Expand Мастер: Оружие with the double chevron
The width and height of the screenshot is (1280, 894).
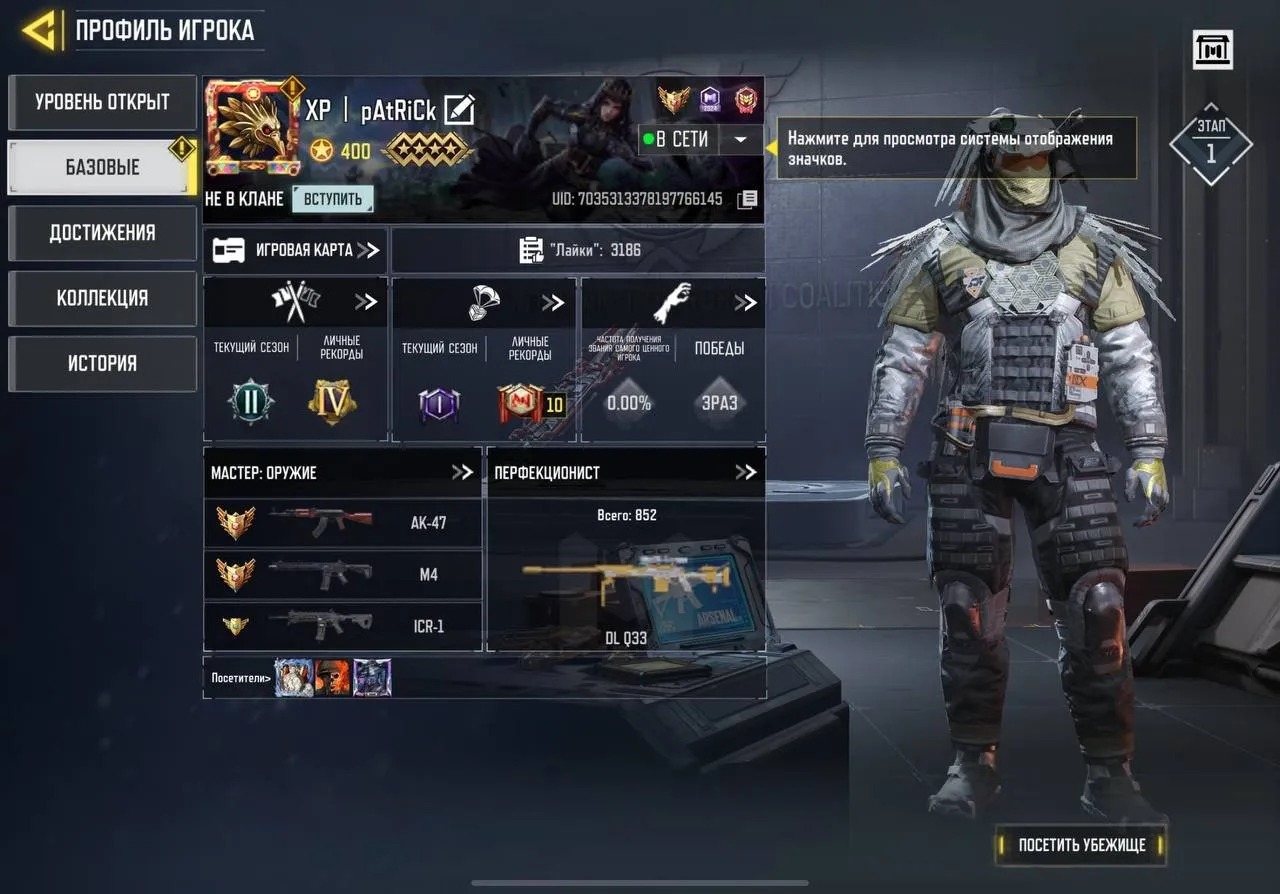click(463, 472)
